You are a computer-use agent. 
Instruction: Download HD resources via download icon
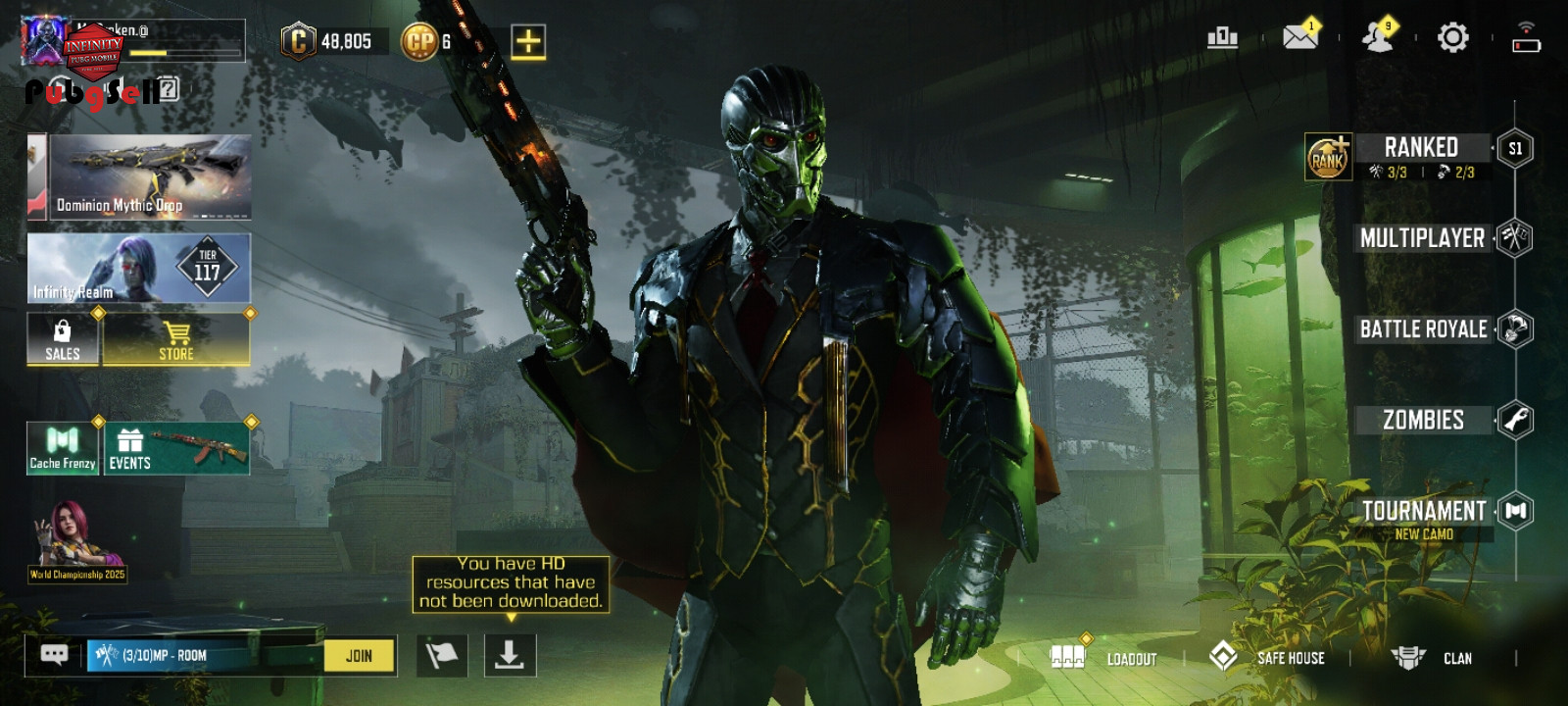[510, 655]
